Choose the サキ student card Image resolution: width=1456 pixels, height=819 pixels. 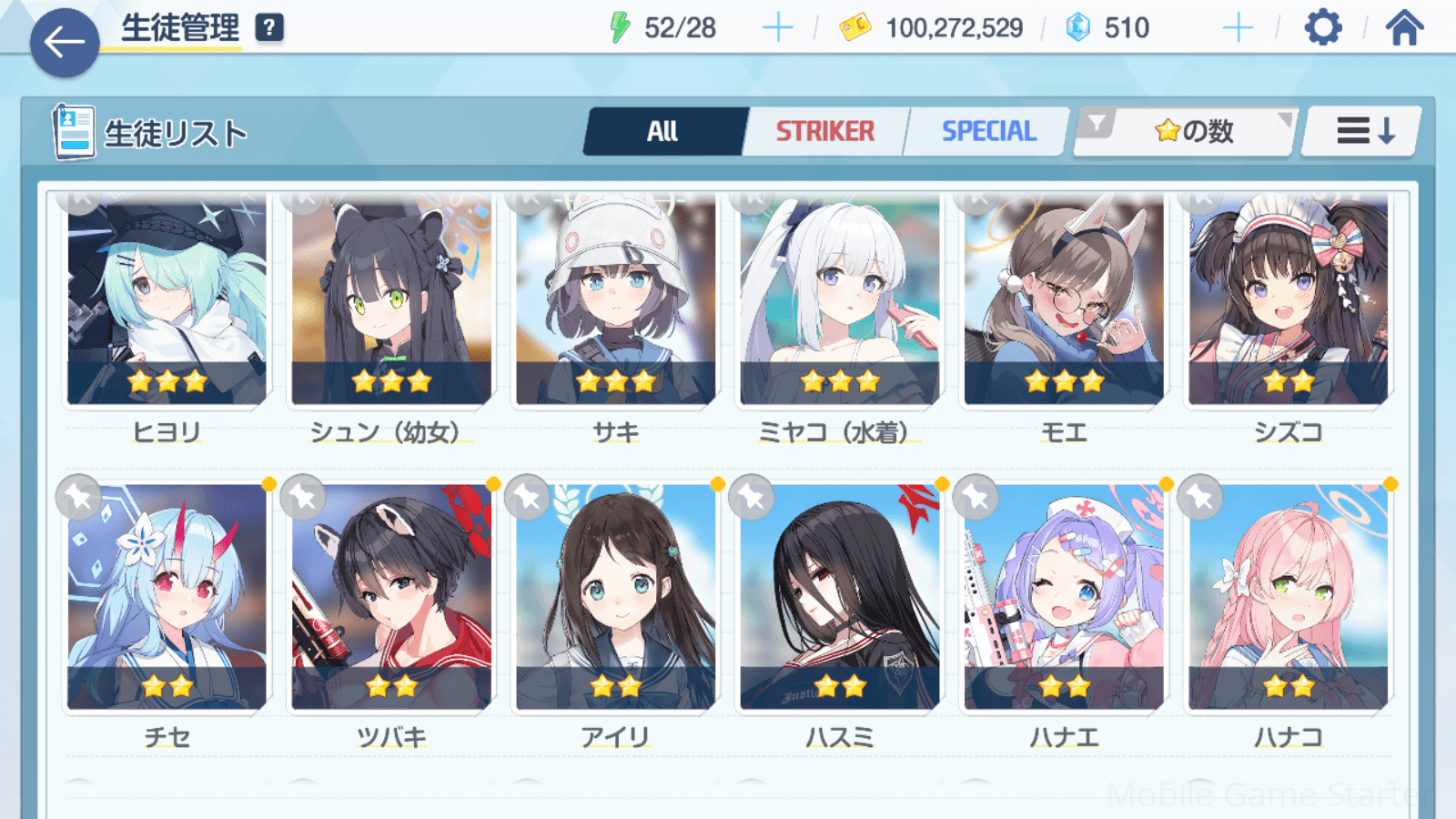(x=616, y=300)
